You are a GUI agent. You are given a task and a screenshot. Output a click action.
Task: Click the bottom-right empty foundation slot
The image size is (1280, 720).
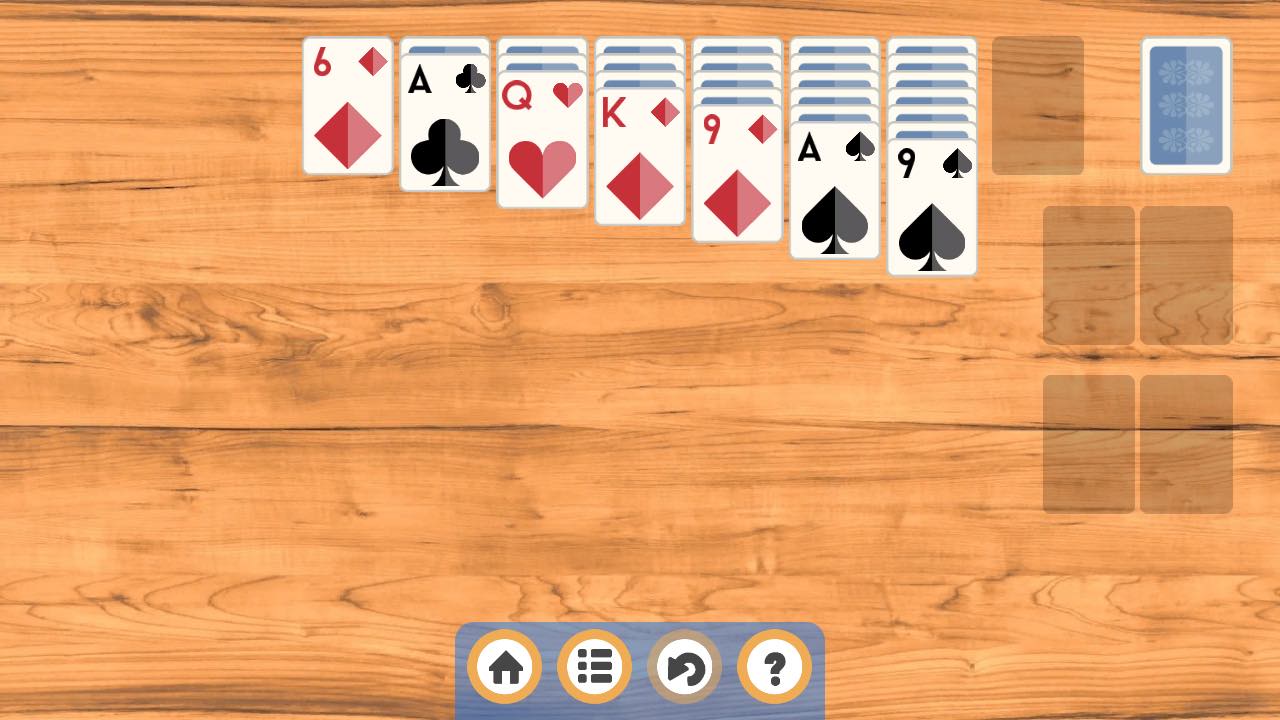[1186, 443]
